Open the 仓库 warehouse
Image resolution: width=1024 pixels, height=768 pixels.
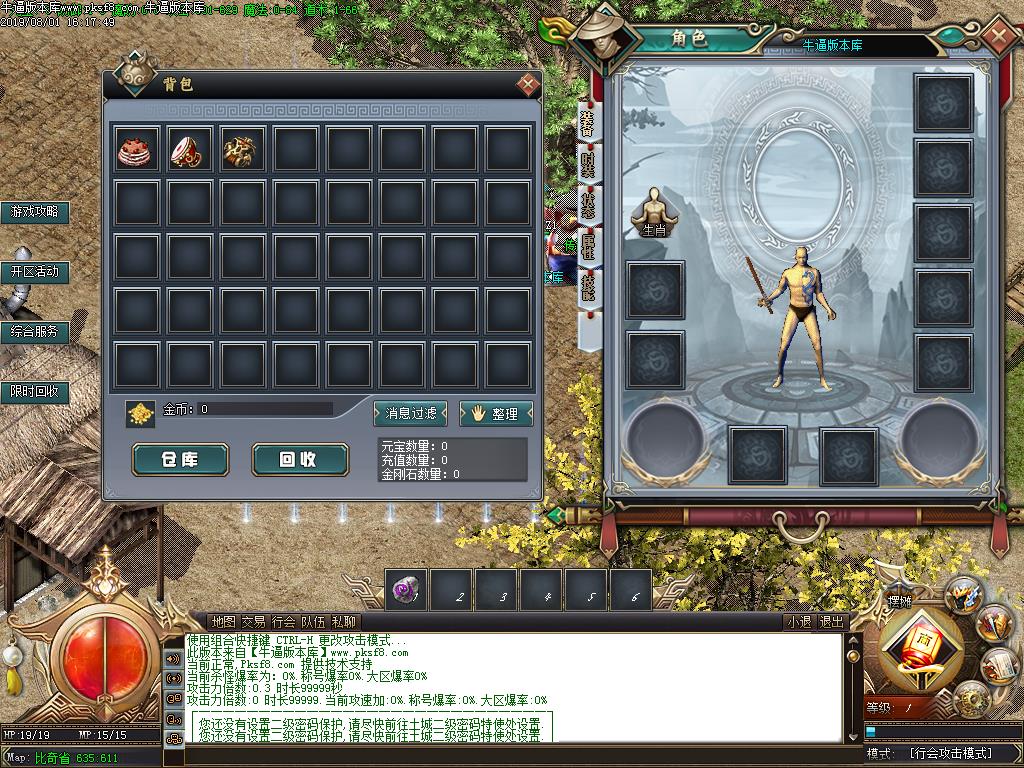point(181,459)
